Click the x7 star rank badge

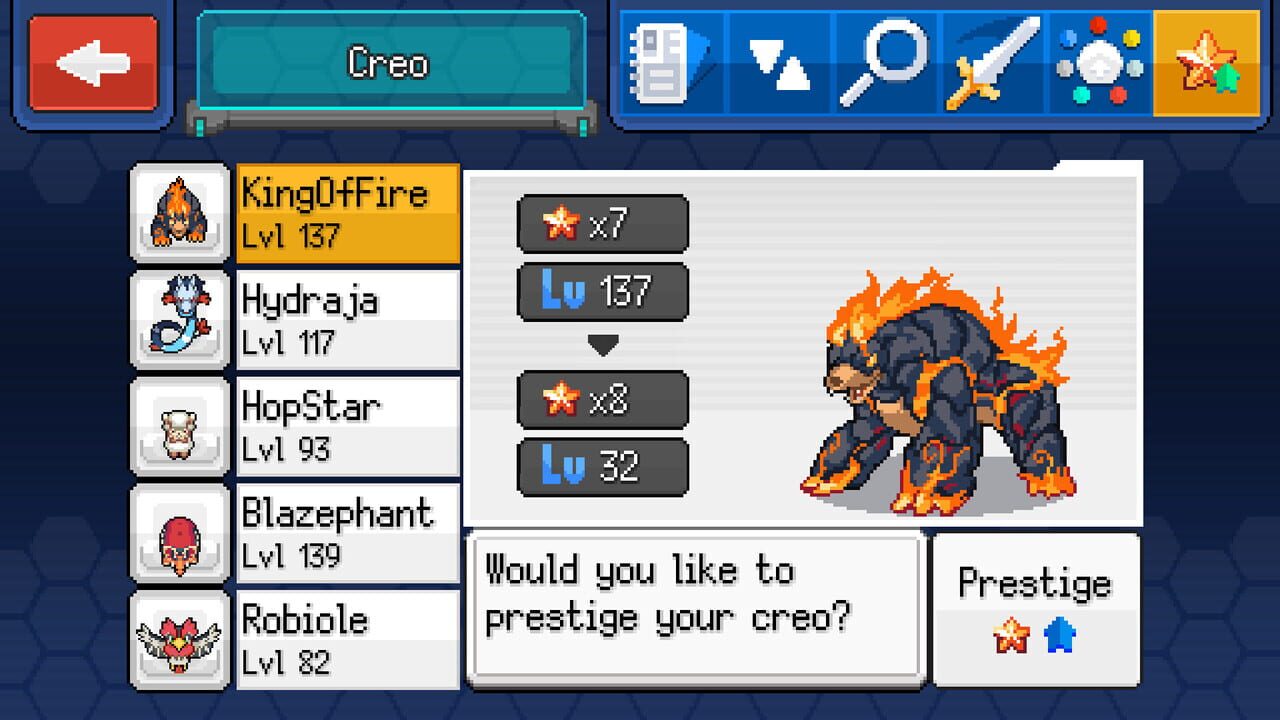[600, 224]
